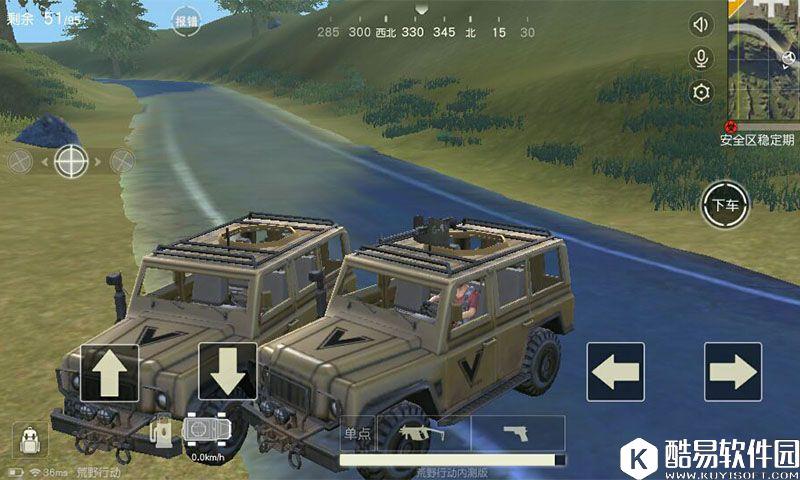
Task: Select the submachine gun weapon slot
Action: (x=422, y=433)
